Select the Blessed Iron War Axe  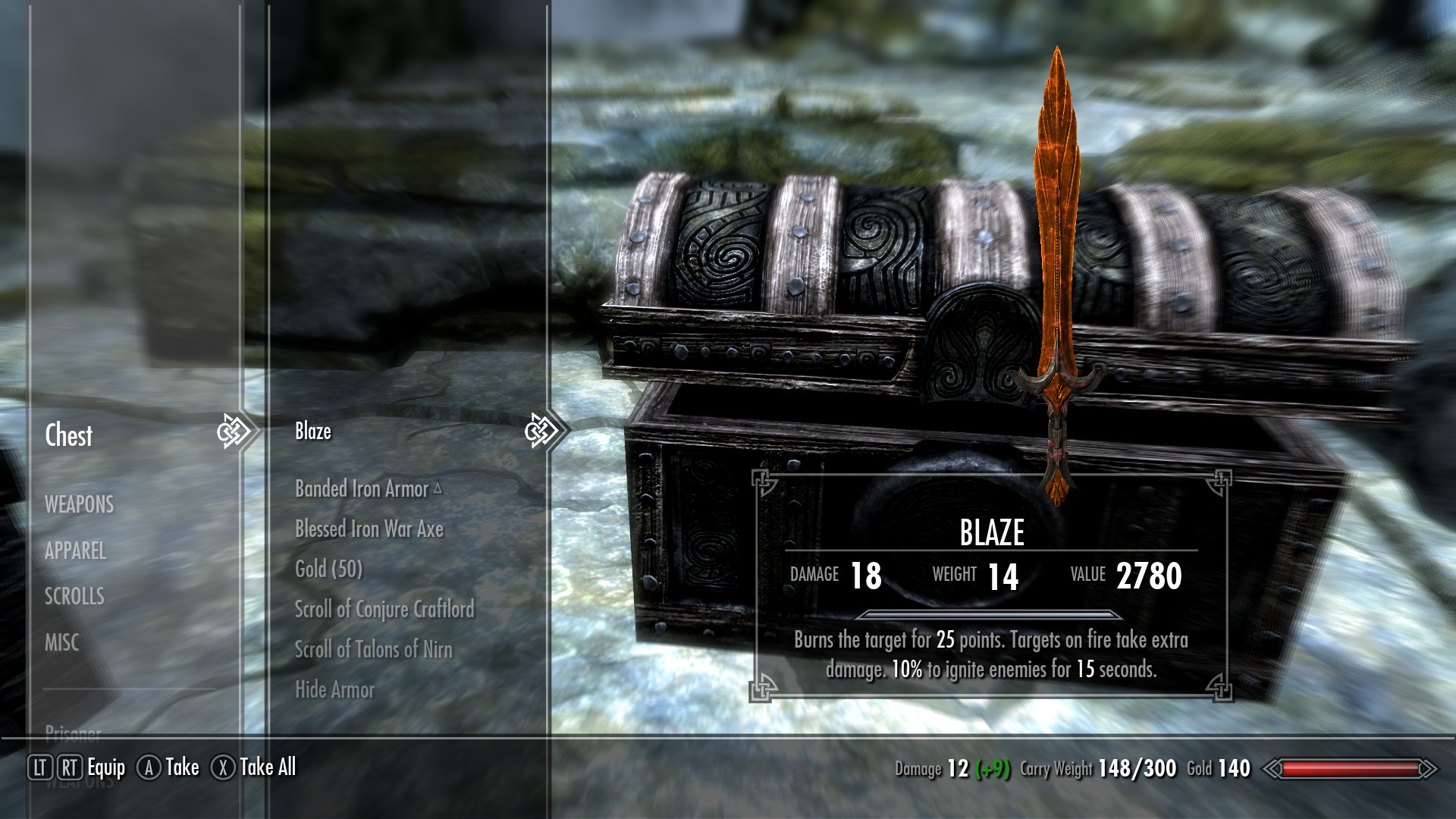pos(369,529)
